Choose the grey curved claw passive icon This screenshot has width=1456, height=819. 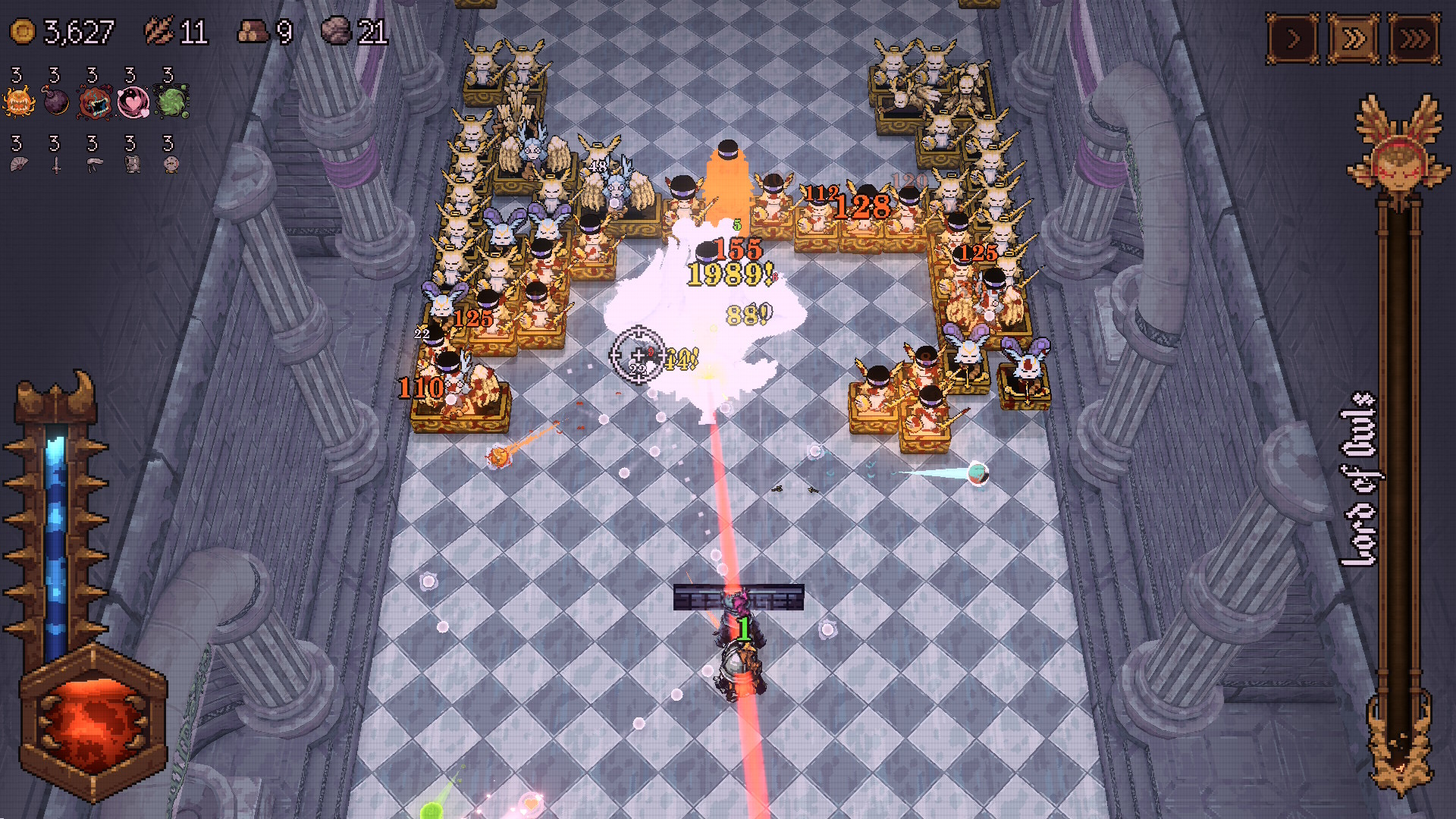click(x=94, y=165)
